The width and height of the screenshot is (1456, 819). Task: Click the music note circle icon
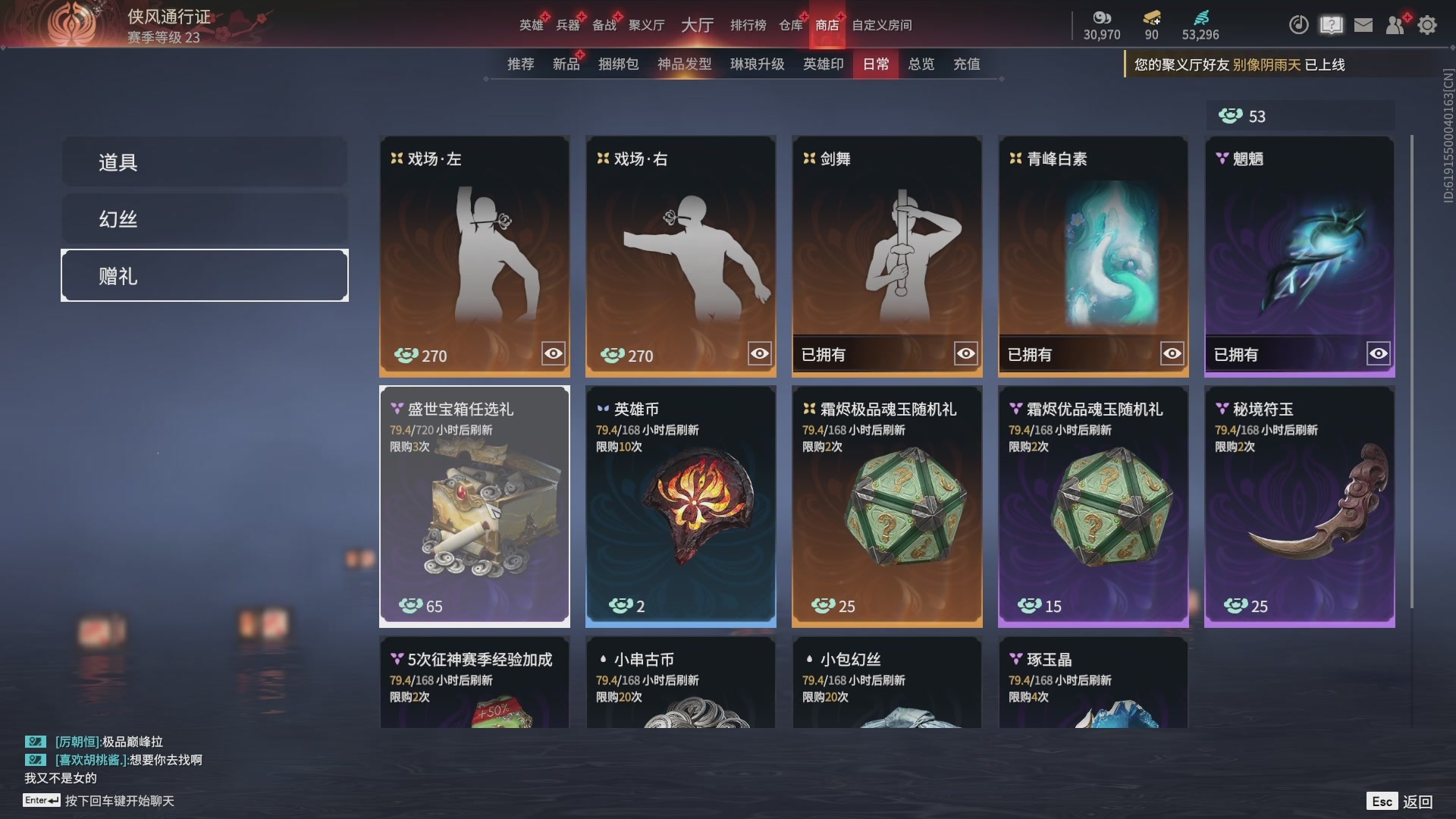1298,25
